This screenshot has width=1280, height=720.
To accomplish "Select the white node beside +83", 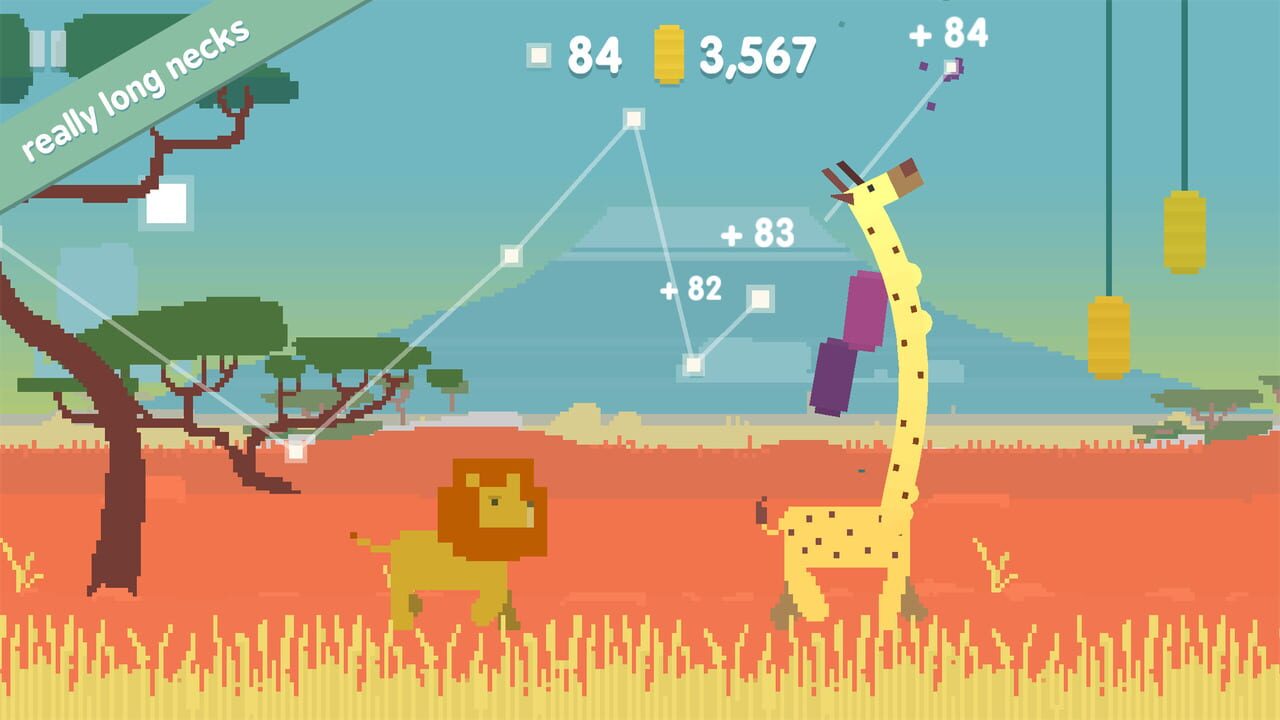I will (760, 298).
